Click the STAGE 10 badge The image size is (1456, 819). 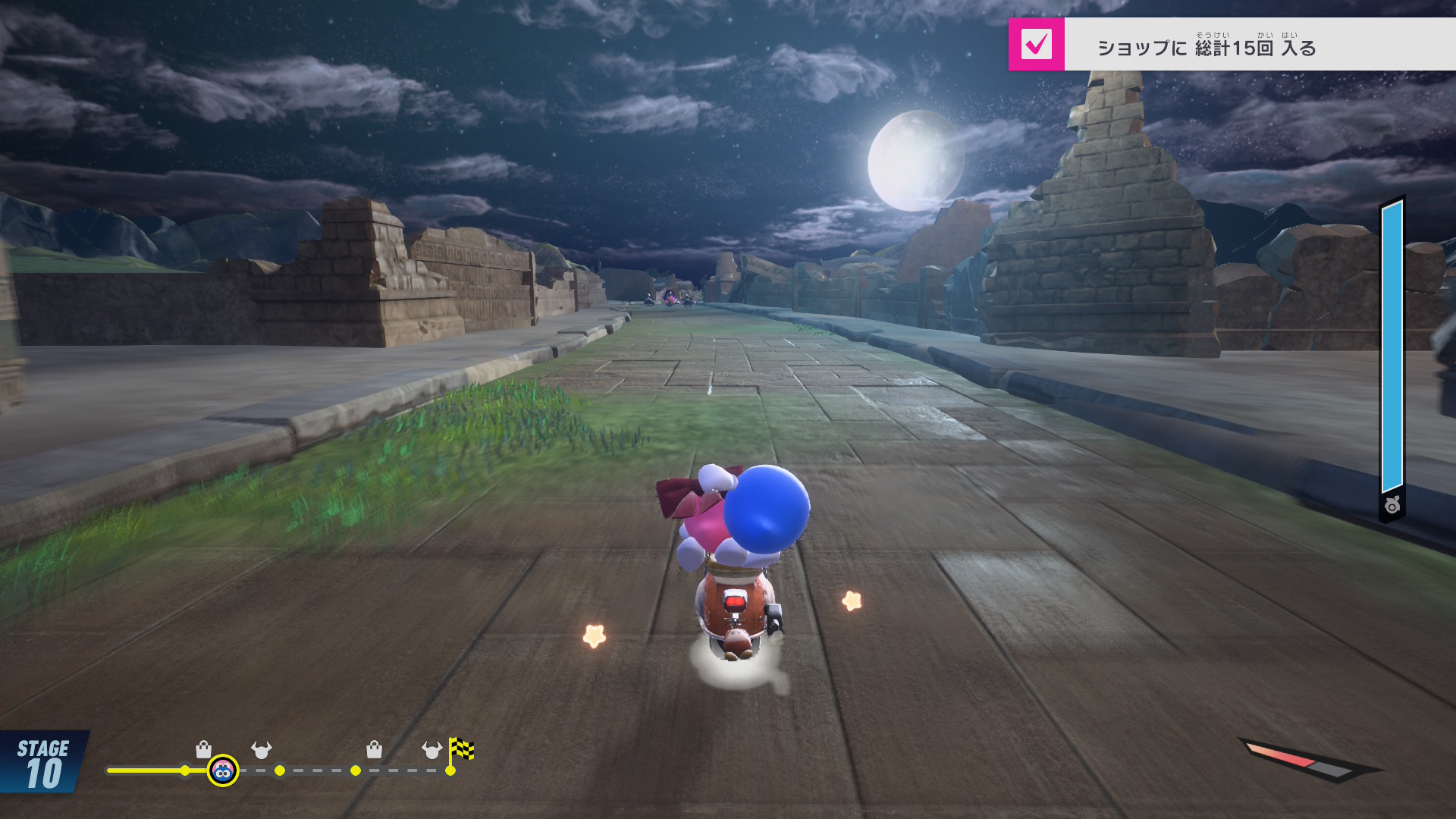click(43, 764)
